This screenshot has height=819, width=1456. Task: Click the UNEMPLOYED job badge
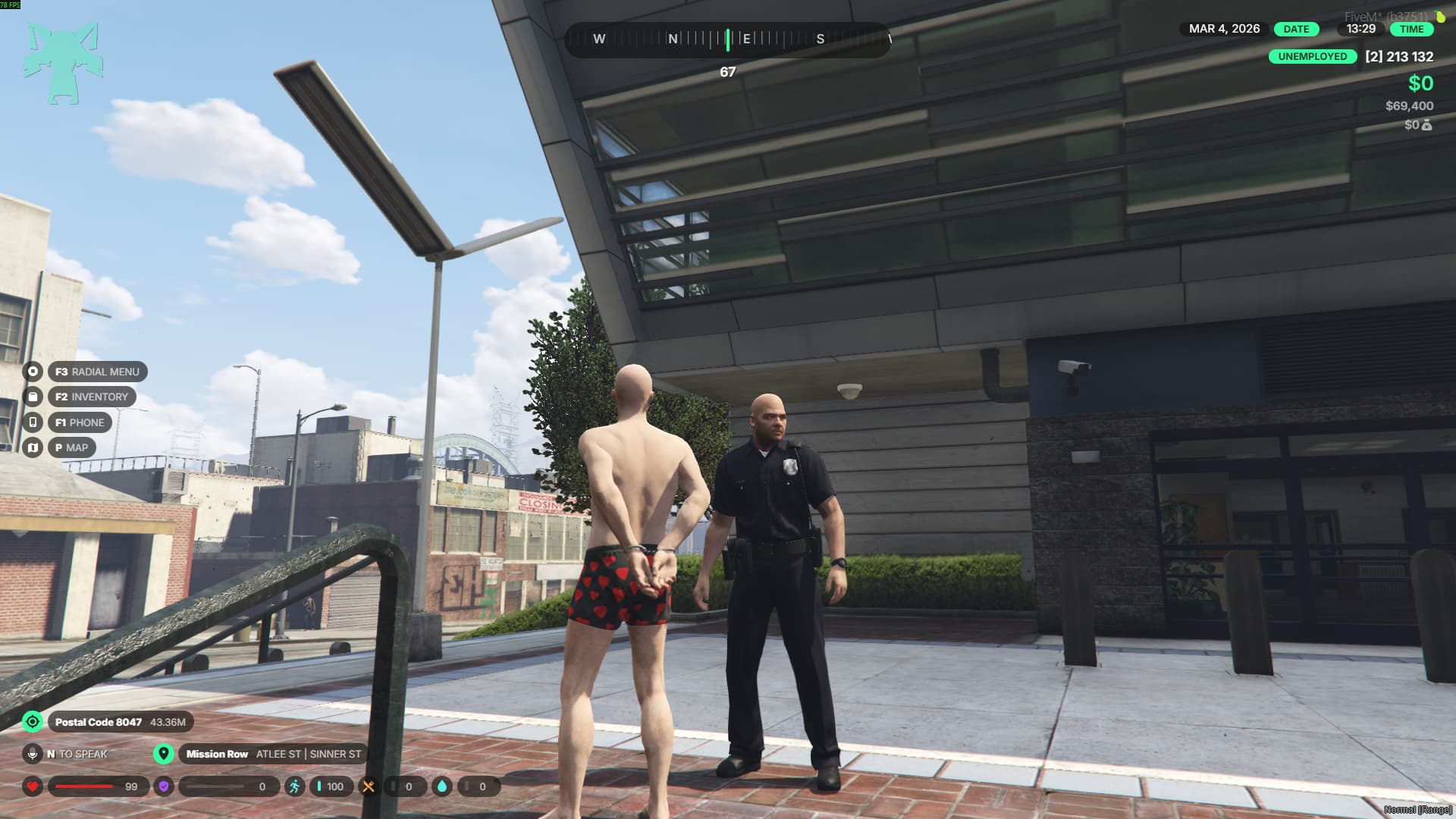click(1313, 57)
